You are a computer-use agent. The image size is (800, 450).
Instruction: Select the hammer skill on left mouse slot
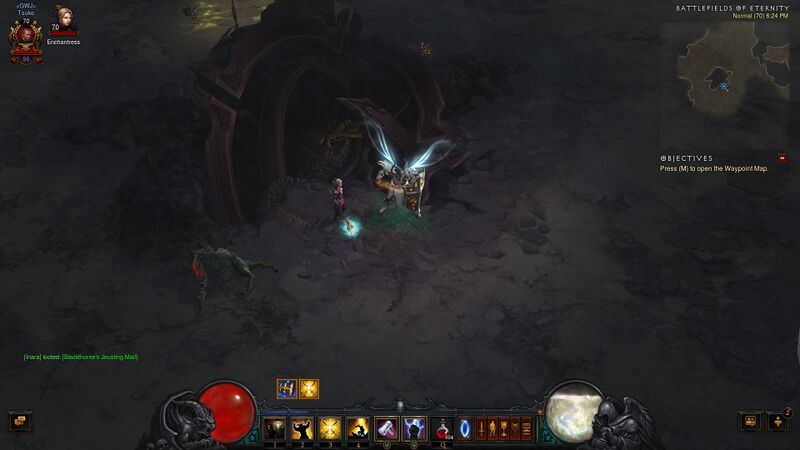coord(386,429)
